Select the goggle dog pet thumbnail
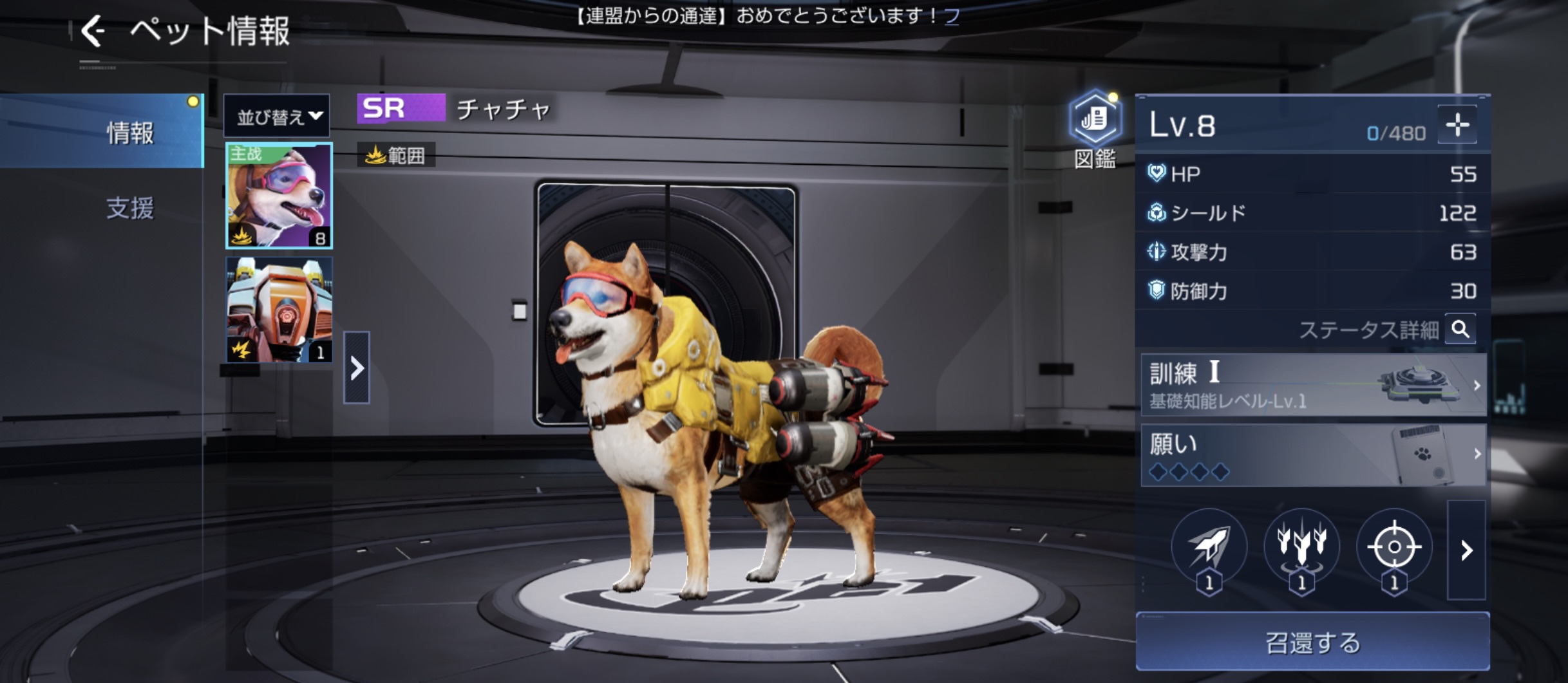1568x683 pixels. [279, 196]
